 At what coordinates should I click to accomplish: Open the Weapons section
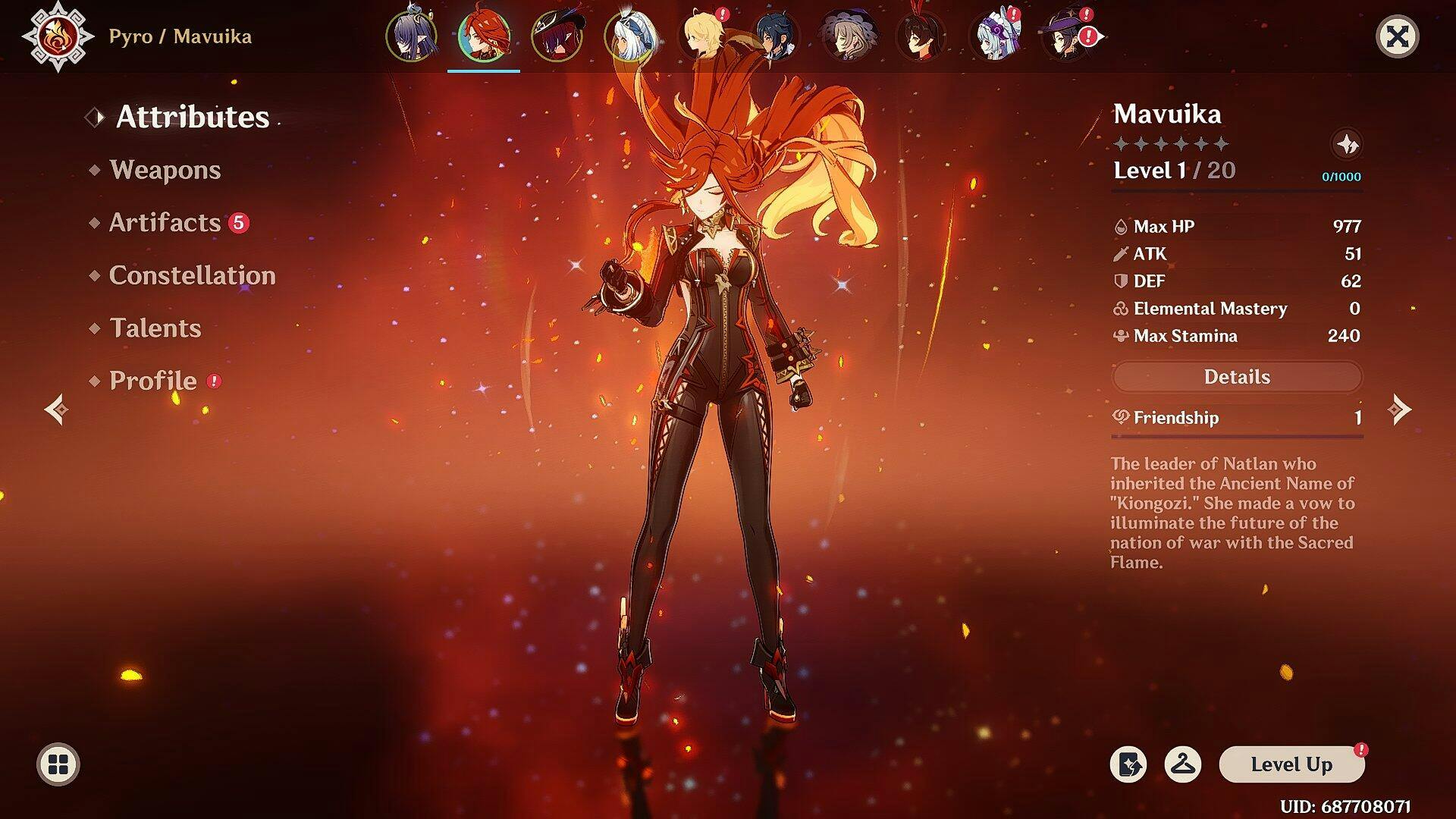pyautogui.click(x=165, y=170)
